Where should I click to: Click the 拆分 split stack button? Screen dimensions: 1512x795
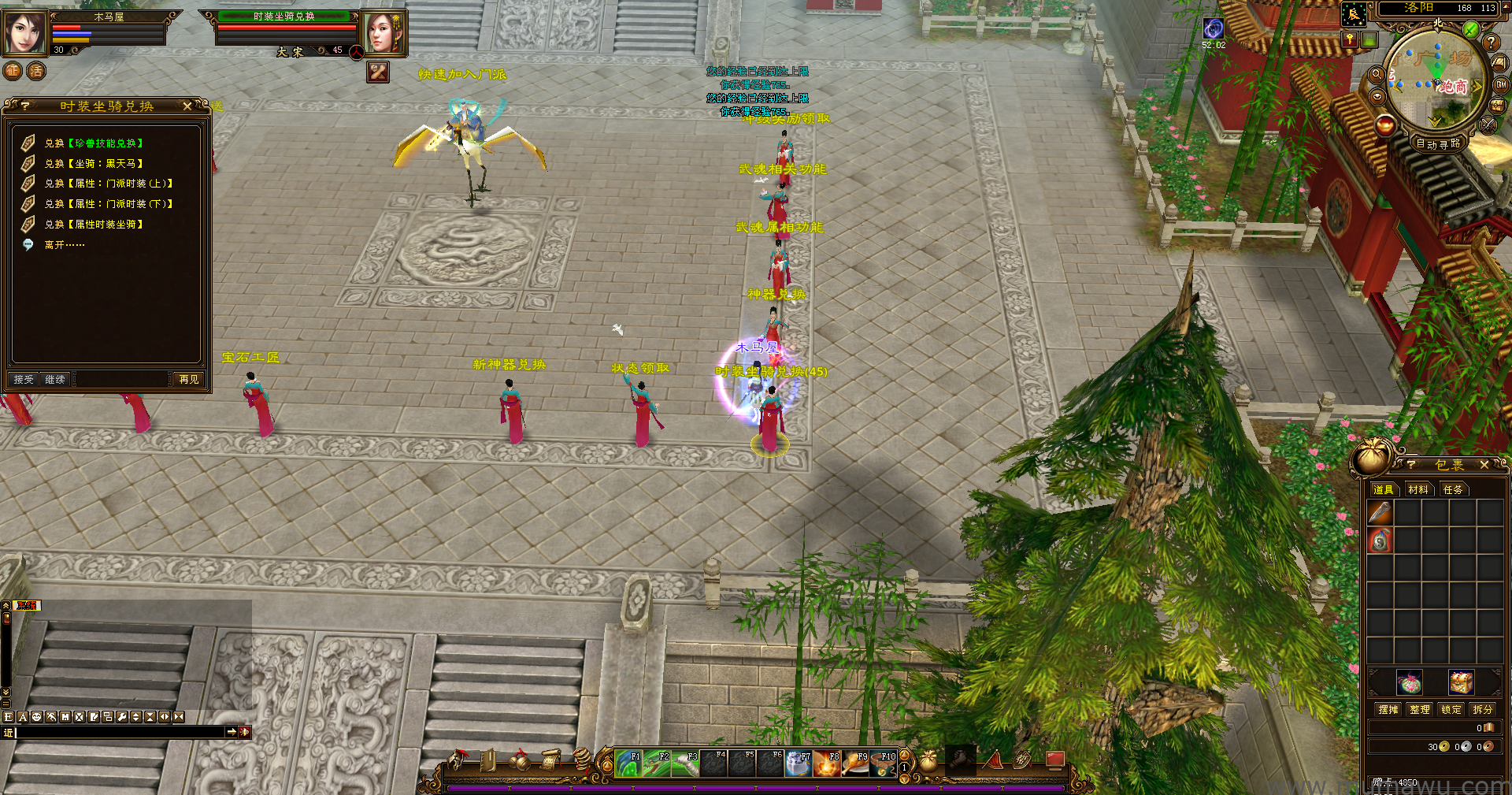1483,710
